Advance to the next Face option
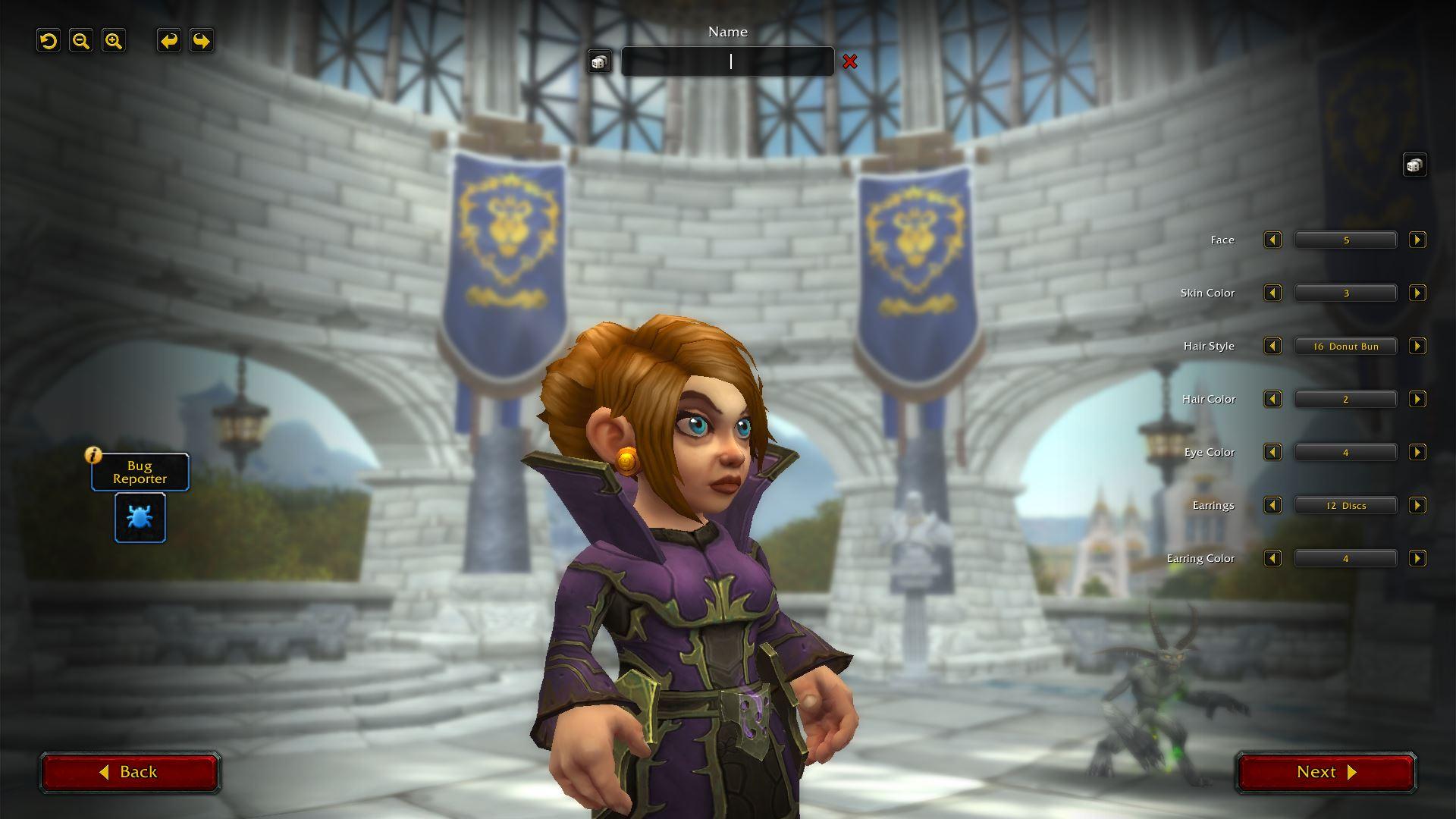Viewport: 1456px width, 819px height. click(1417, 240)
